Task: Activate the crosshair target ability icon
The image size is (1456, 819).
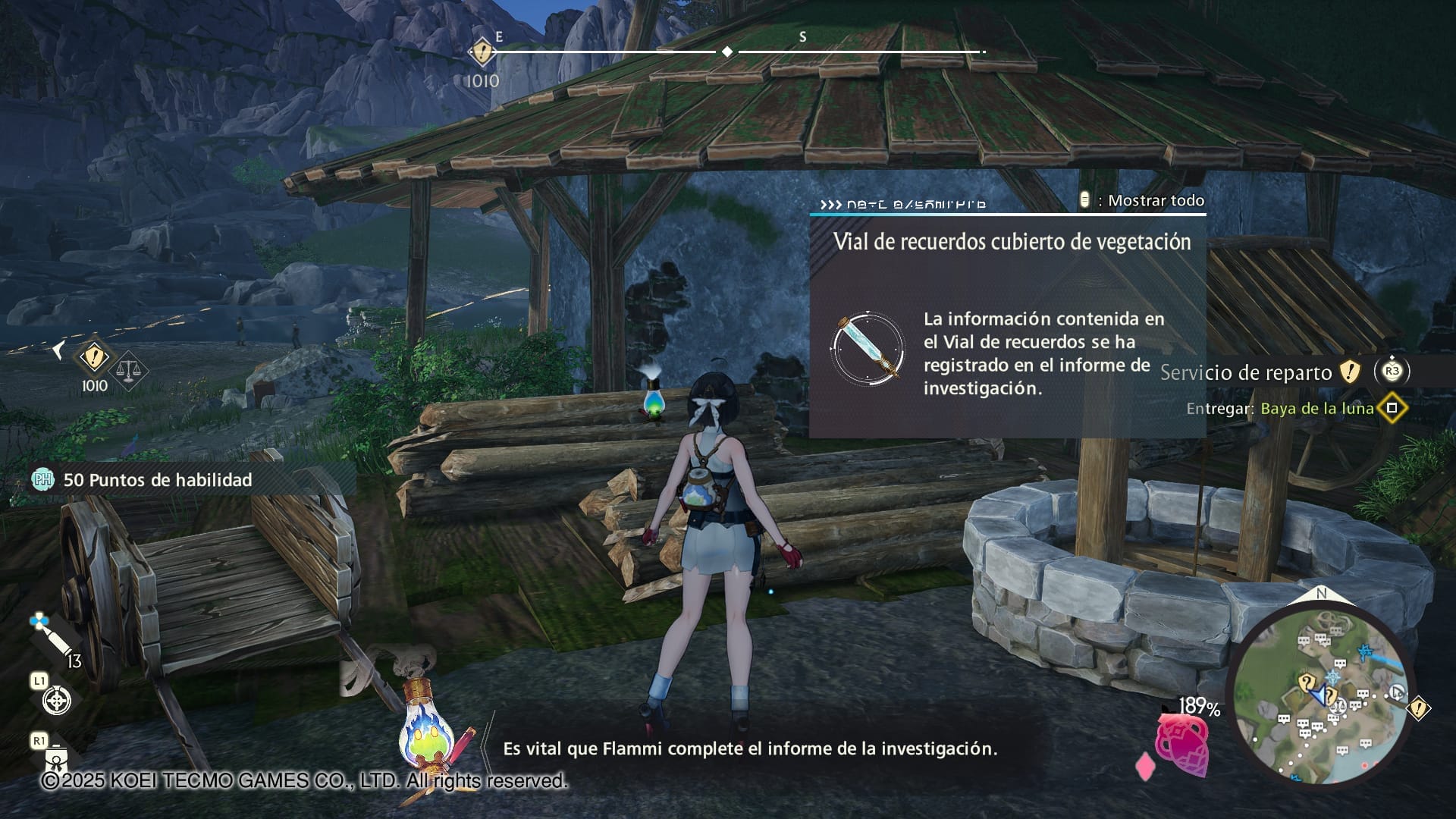Action: point(57,700)
